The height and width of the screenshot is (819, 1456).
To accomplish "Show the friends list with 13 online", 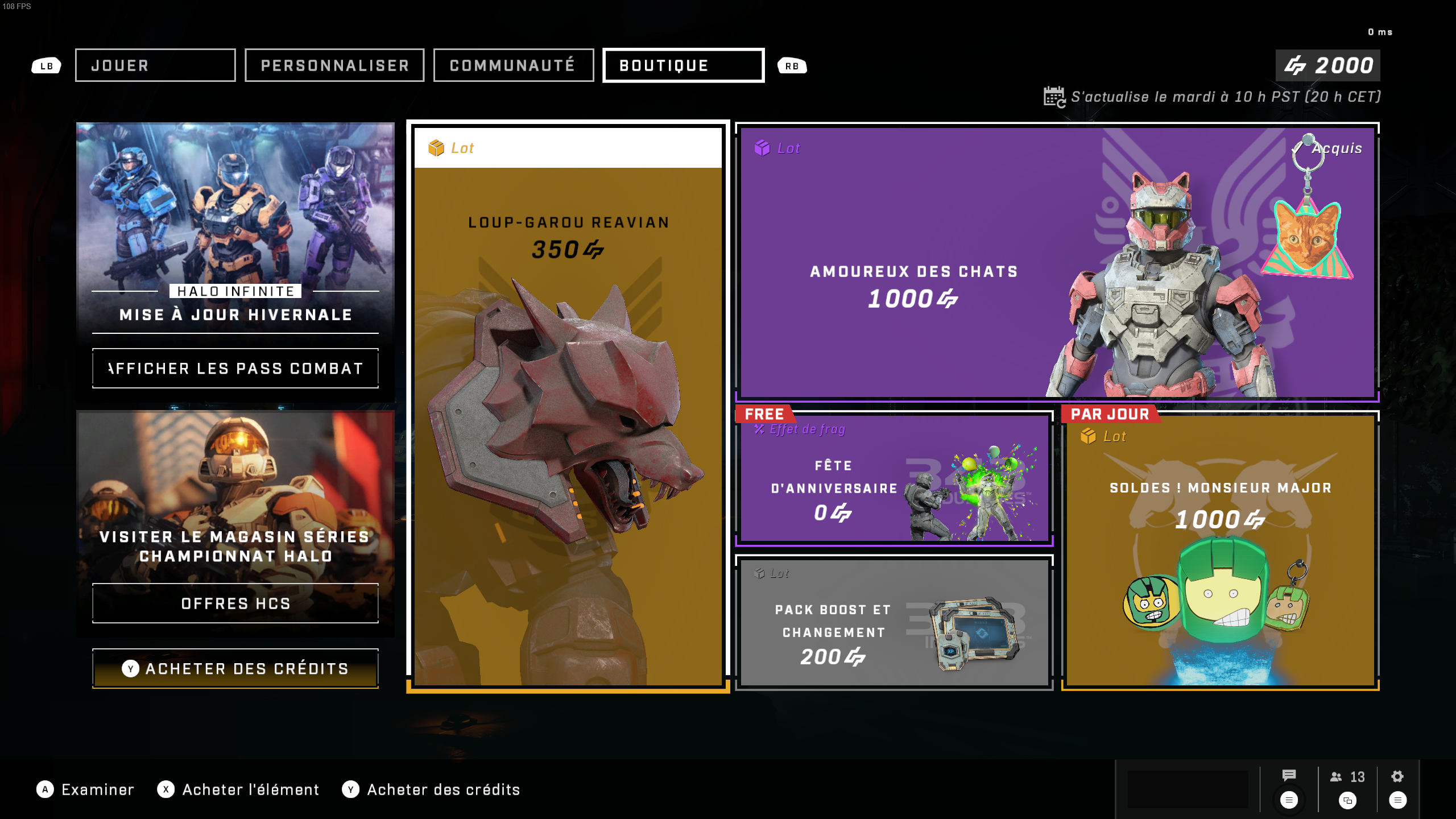I will [1347, 777].
